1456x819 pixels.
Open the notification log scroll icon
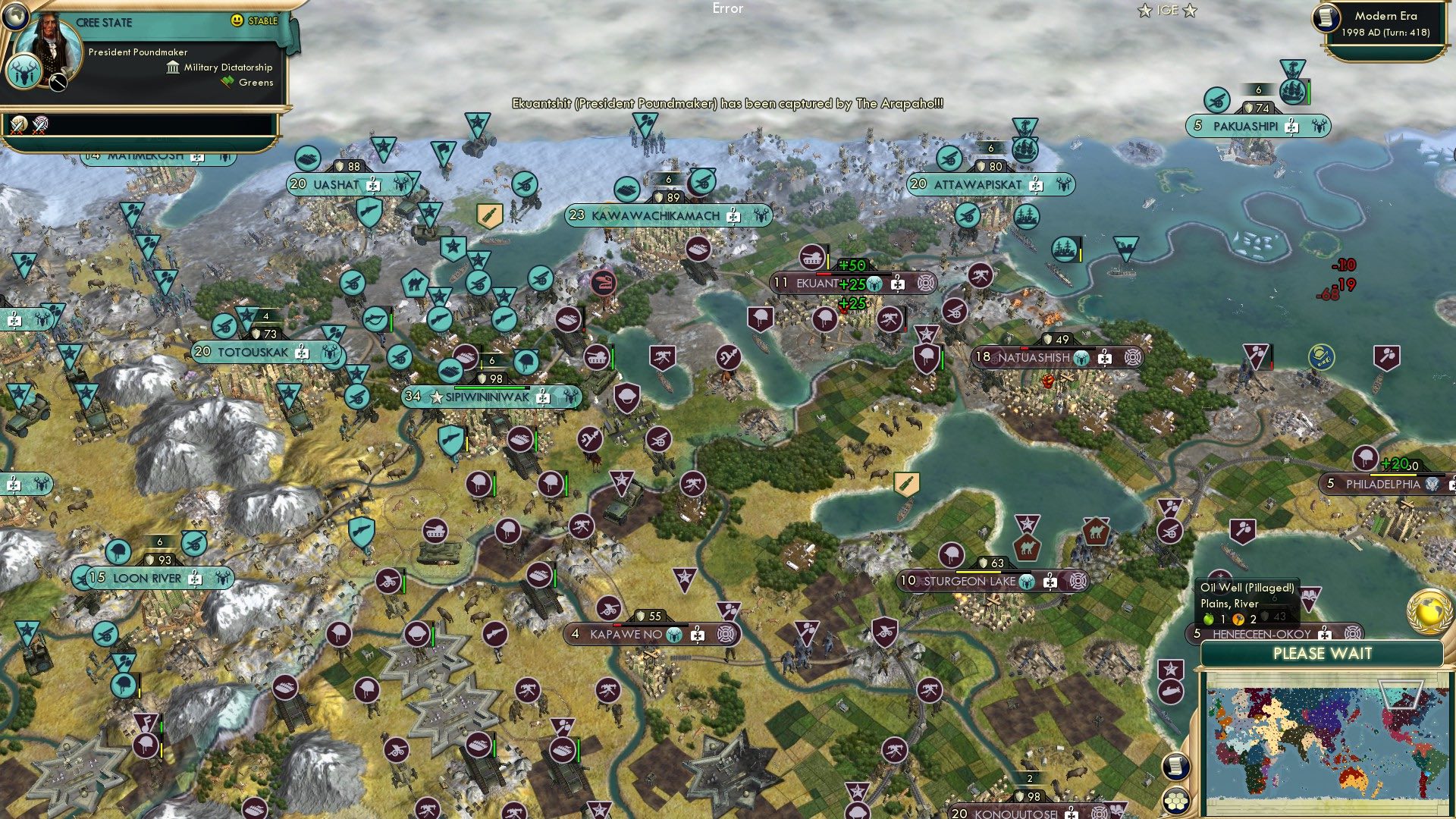point(1175,767)
